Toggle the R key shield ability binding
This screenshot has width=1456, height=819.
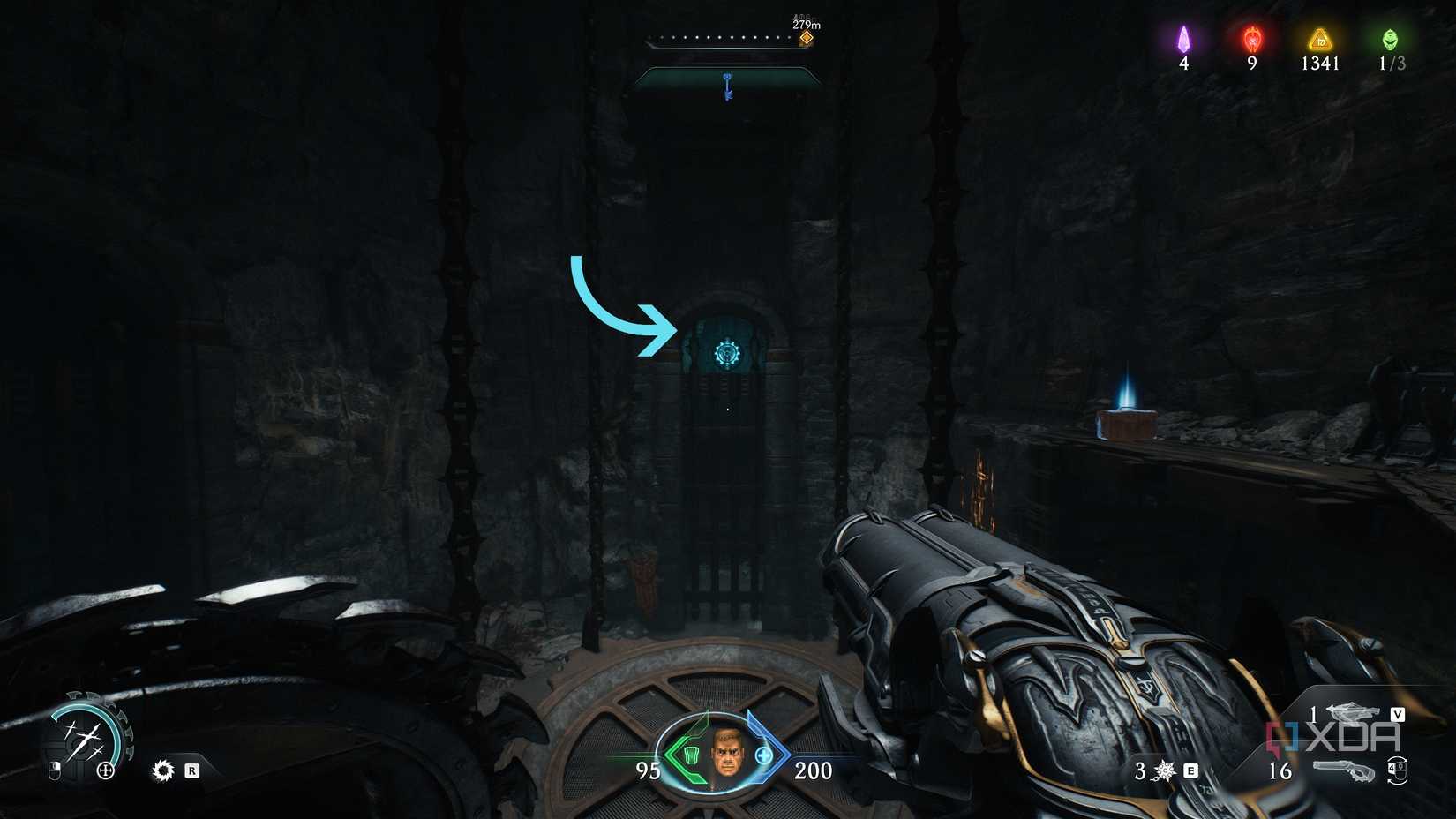pos(192,771)
